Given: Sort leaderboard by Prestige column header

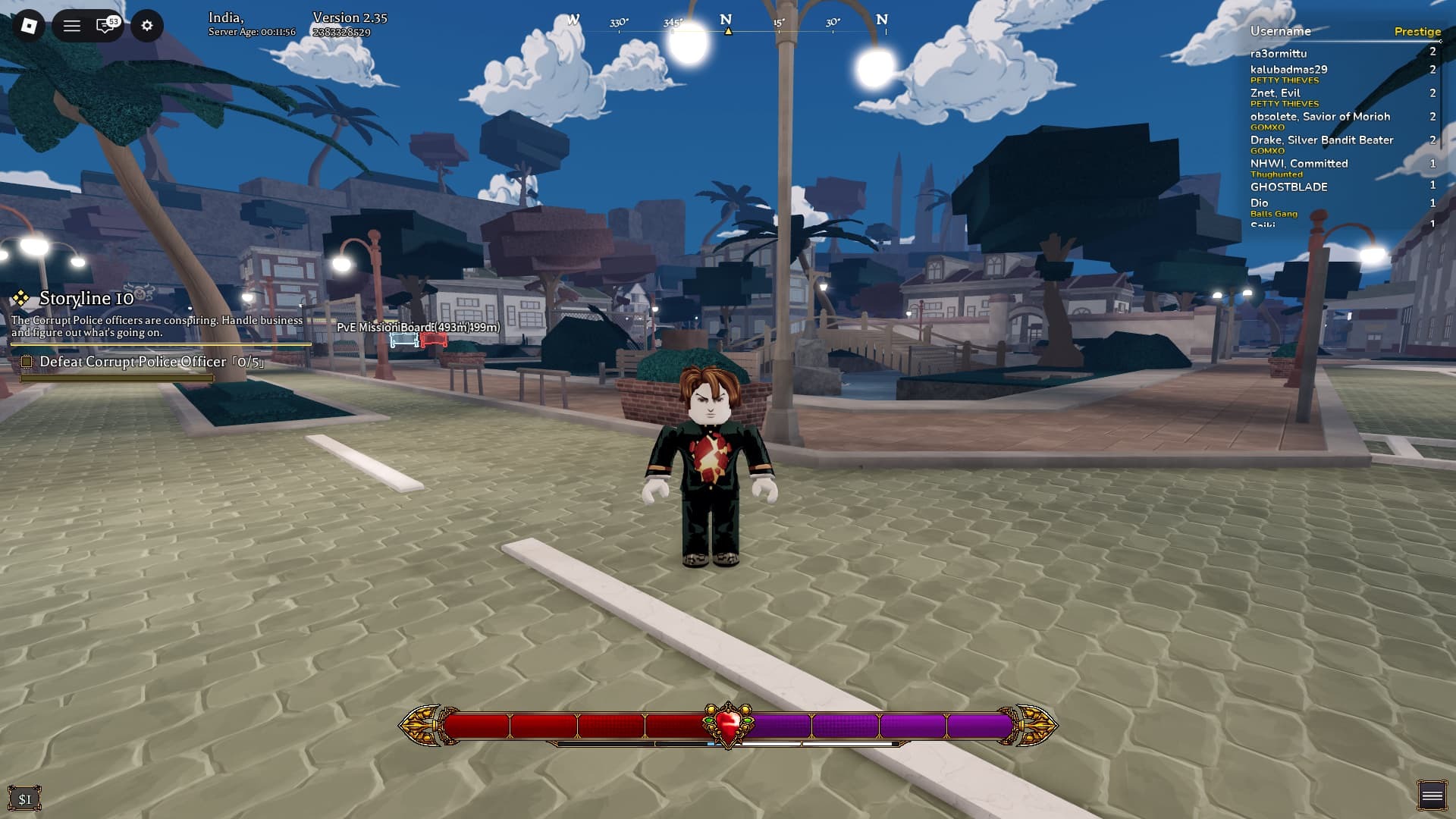Looking at the screenshot, I should [1417, 32].
